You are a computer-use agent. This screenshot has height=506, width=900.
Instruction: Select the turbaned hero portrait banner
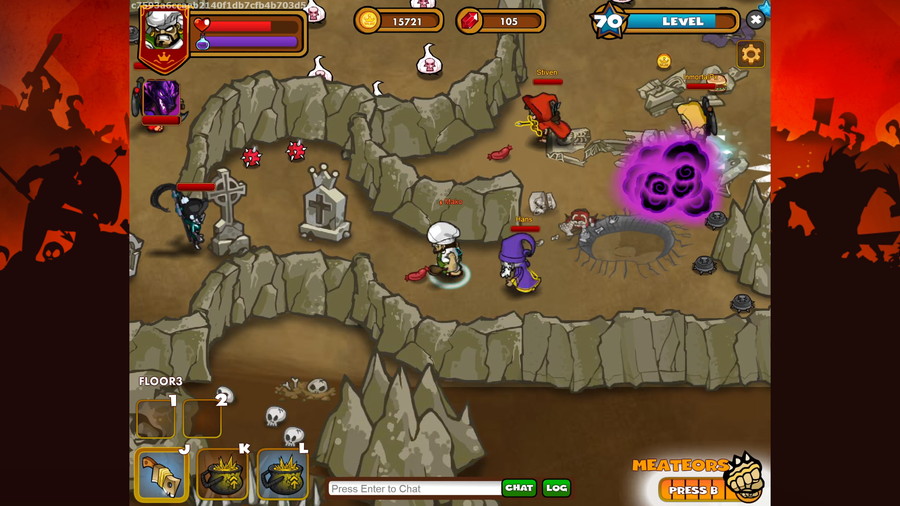[x=163, y=36]
